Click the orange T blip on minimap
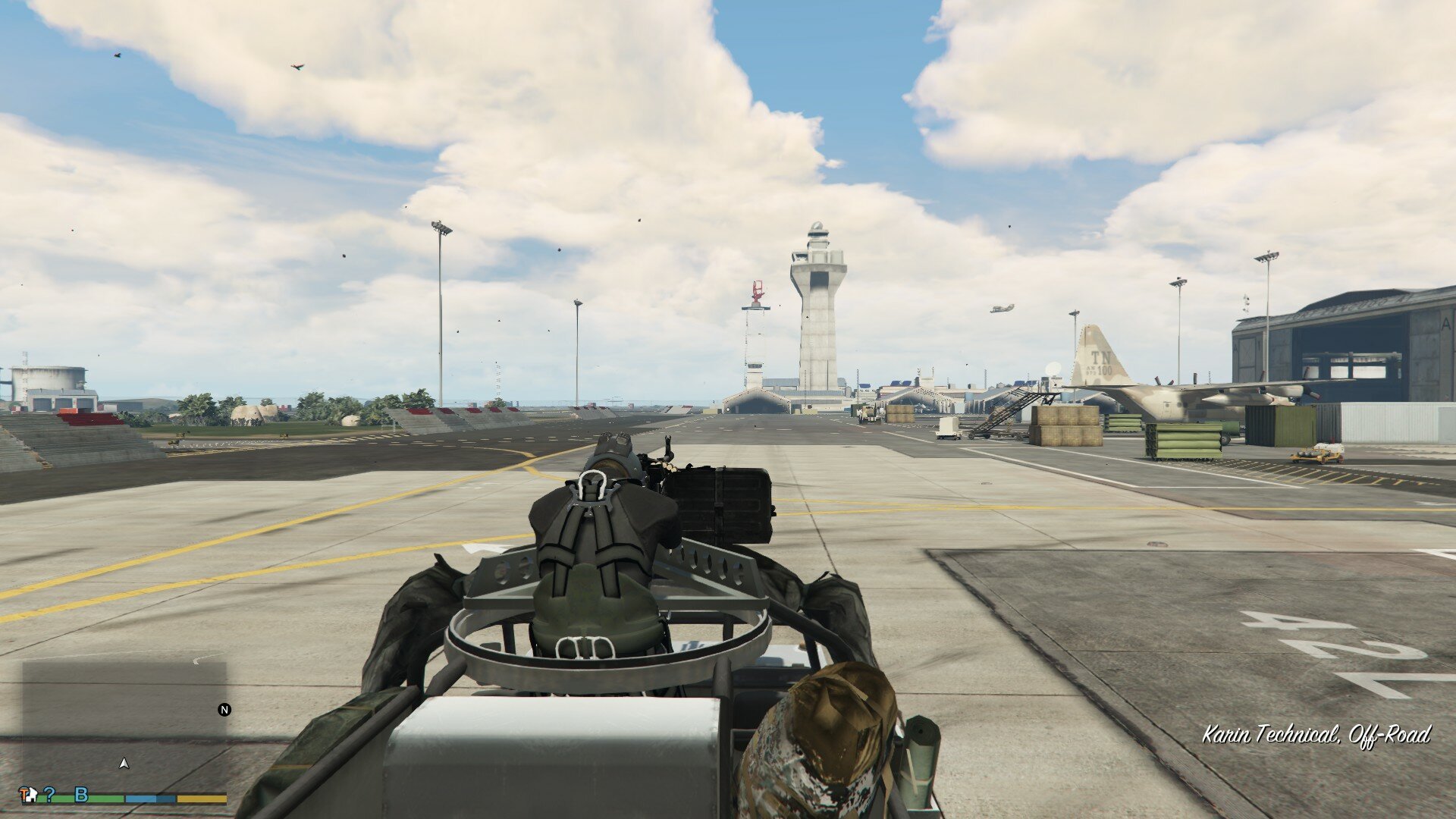The width and height of the screenshot is (1456, 819). [24, 793]
